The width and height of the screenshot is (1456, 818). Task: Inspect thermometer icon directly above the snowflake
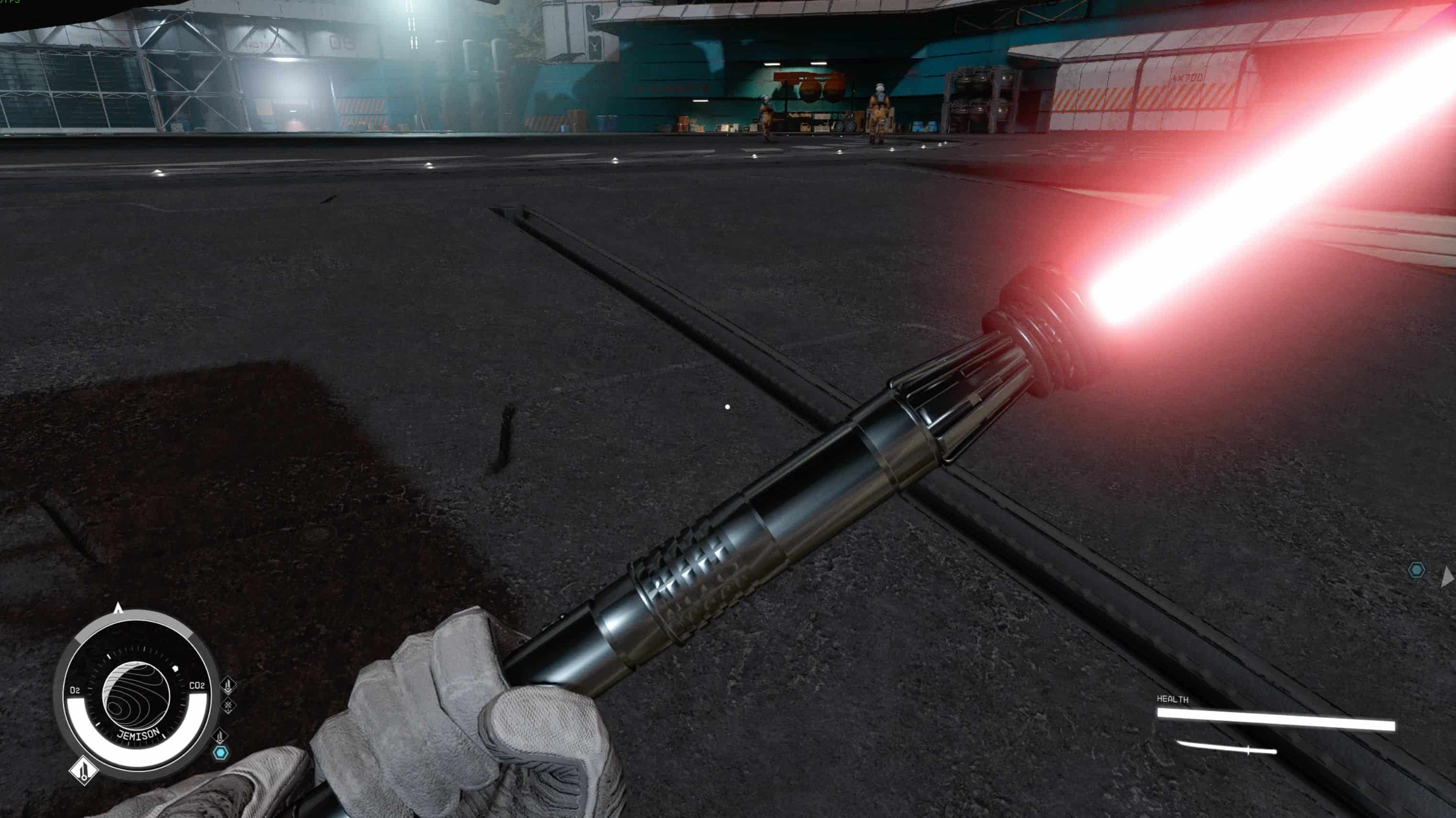point(228,685)
